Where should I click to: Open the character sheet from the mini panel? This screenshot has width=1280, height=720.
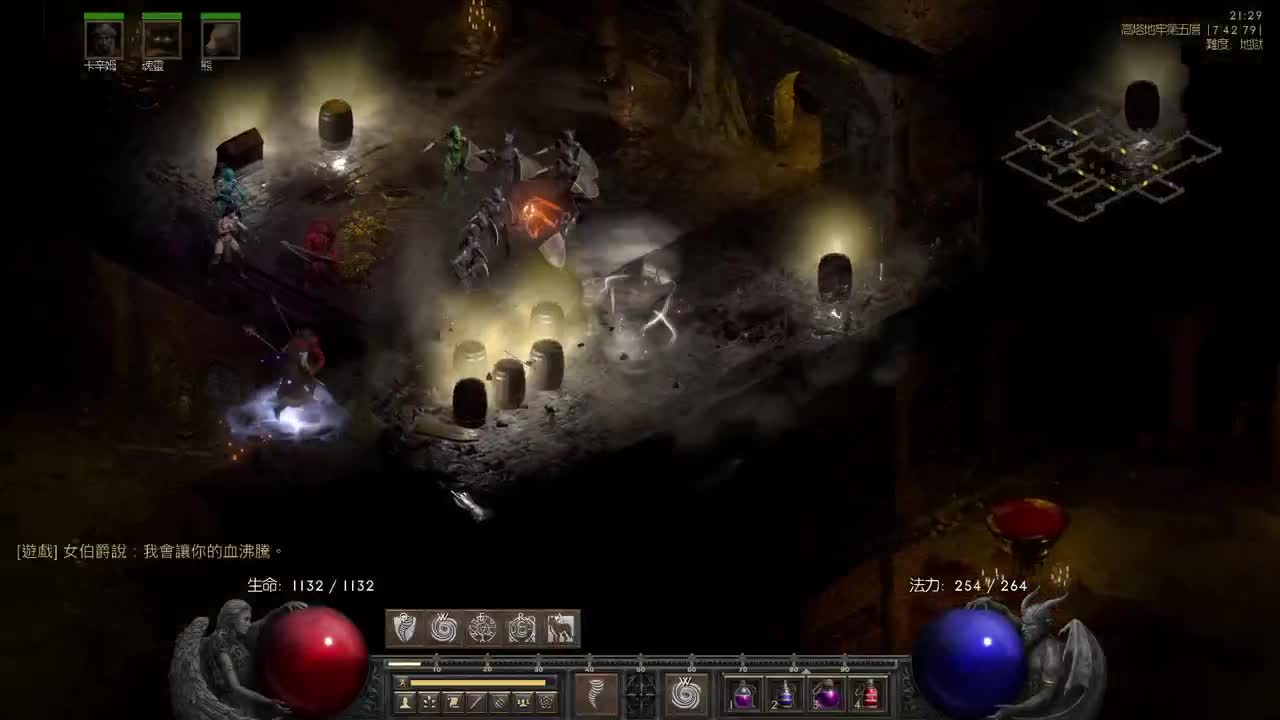click(x=405, y=702)
